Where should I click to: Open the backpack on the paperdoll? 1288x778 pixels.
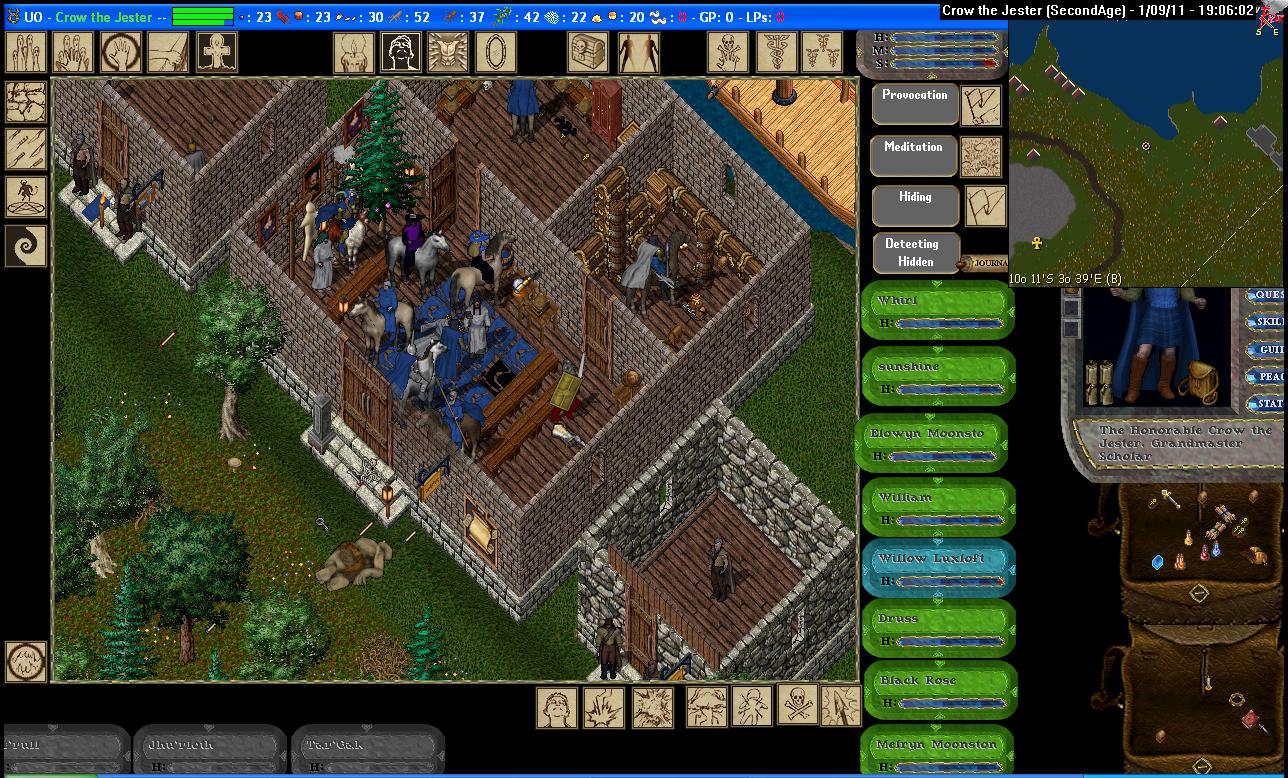[x=1195, y=383]
